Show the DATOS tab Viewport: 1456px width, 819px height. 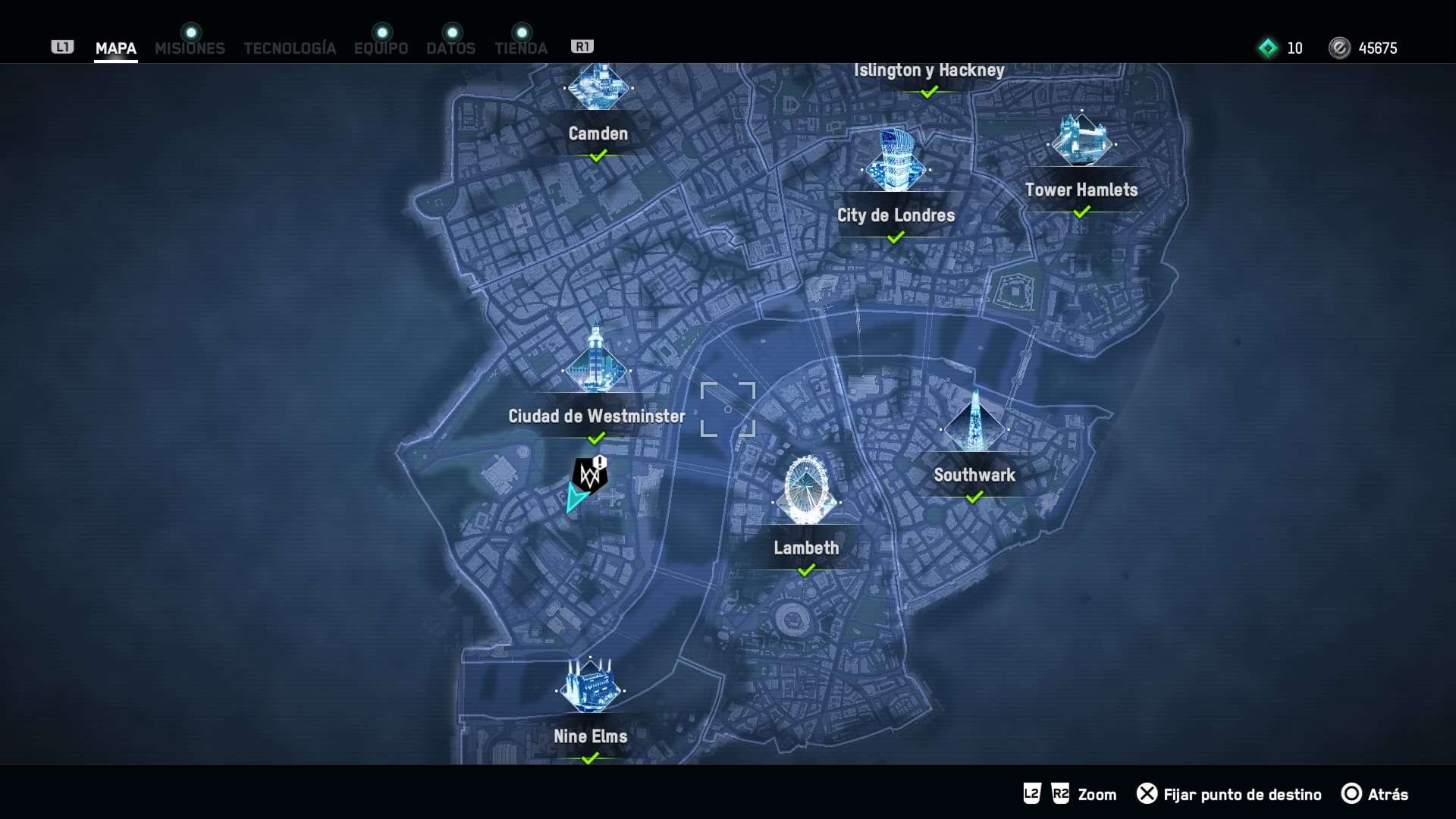click(450, 48)
